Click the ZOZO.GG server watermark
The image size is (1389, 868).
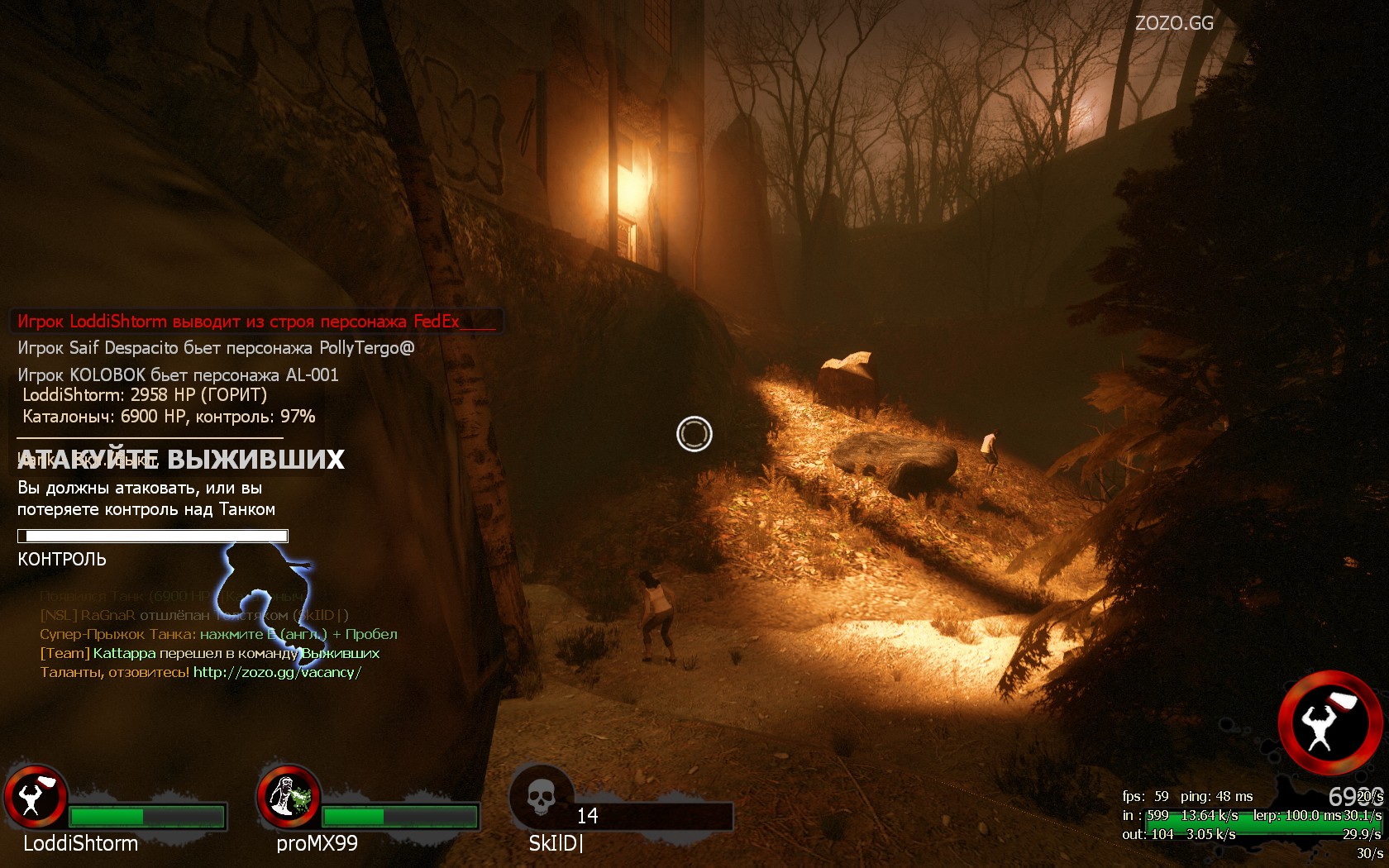[1174, 23]
